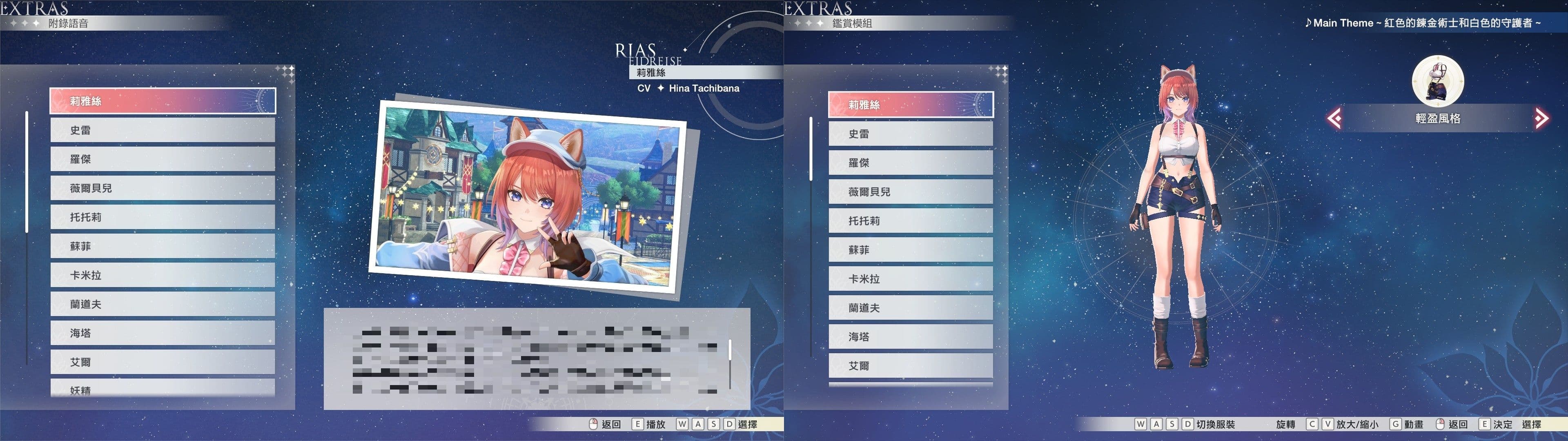Select 蘇菲 in the model list
The image size is (1568, 441).
911,250
